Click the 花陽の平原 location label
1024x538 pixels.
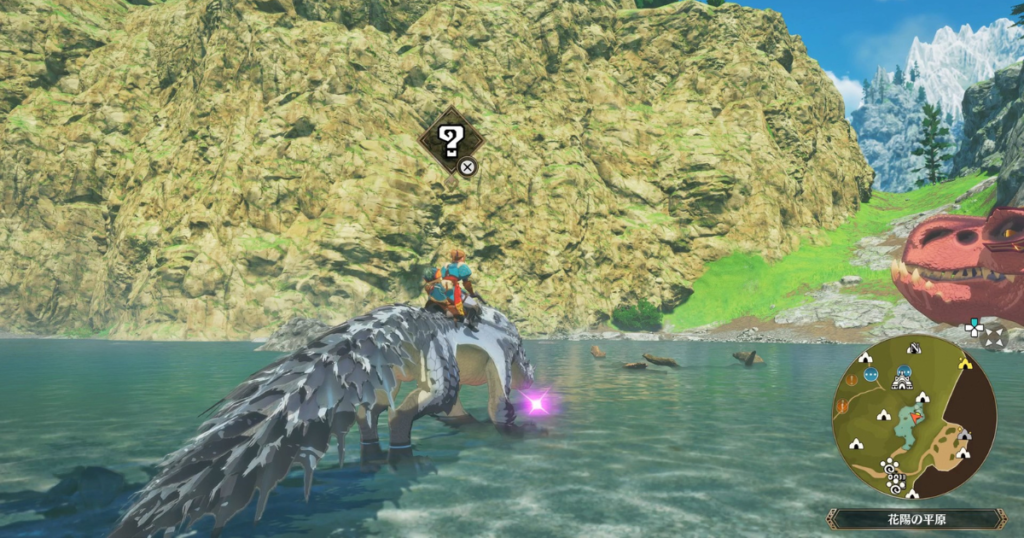pos(915,519)
